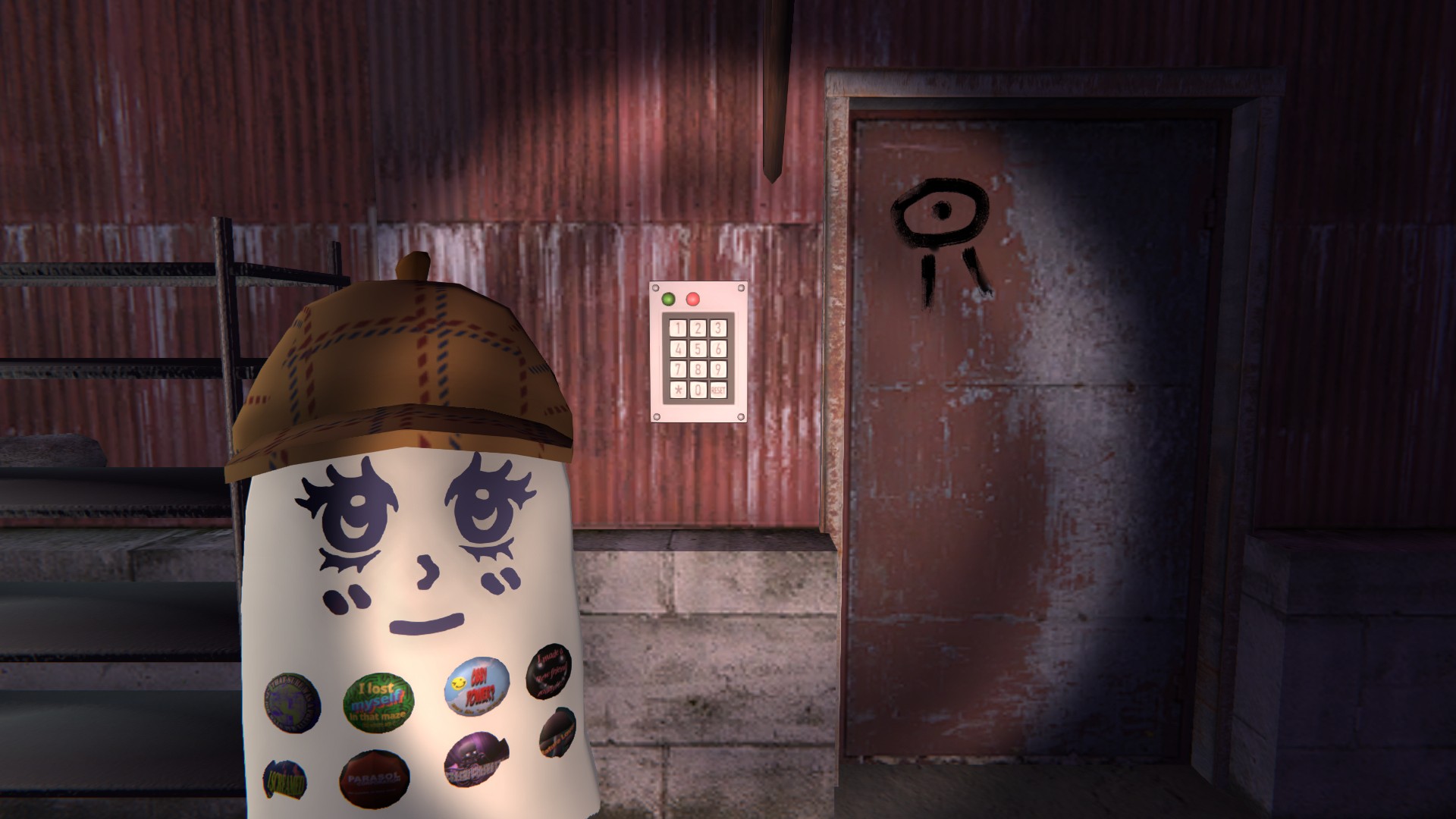The image size is (1456, 819).
Task: Enter digit 2 on the door keypad
Action: [x=698, y=328]
